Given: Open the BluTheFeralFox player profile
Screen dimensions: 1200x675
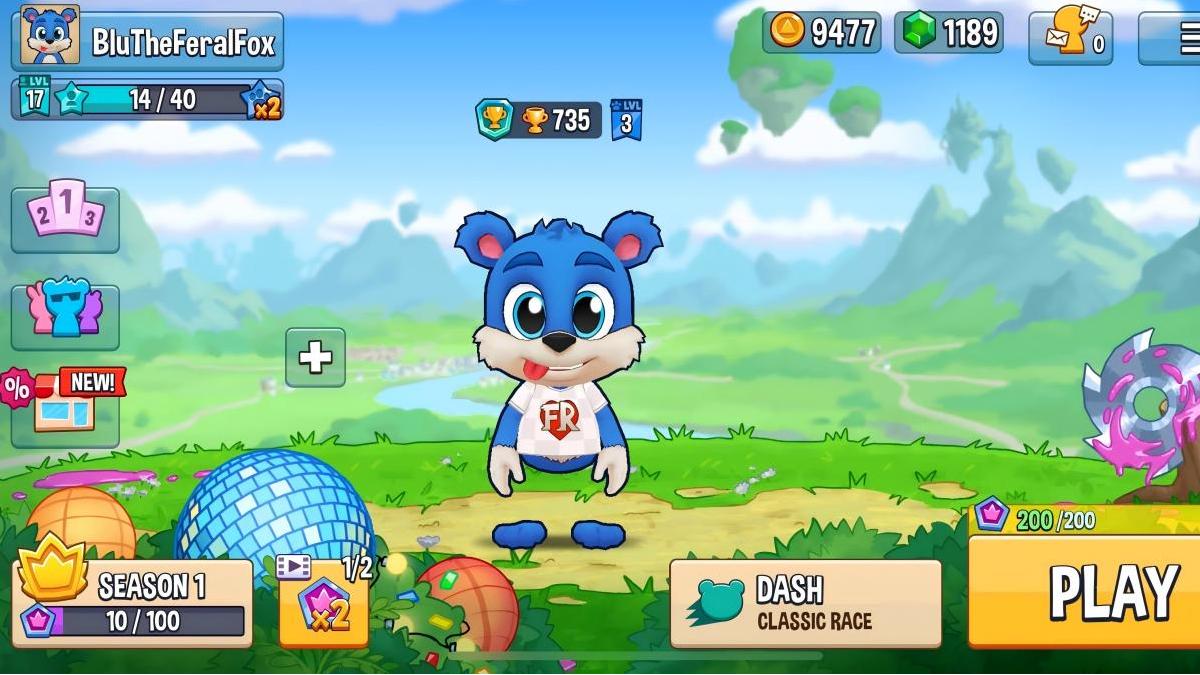Looking at the screenshot, I should click(x=148, y=41).
